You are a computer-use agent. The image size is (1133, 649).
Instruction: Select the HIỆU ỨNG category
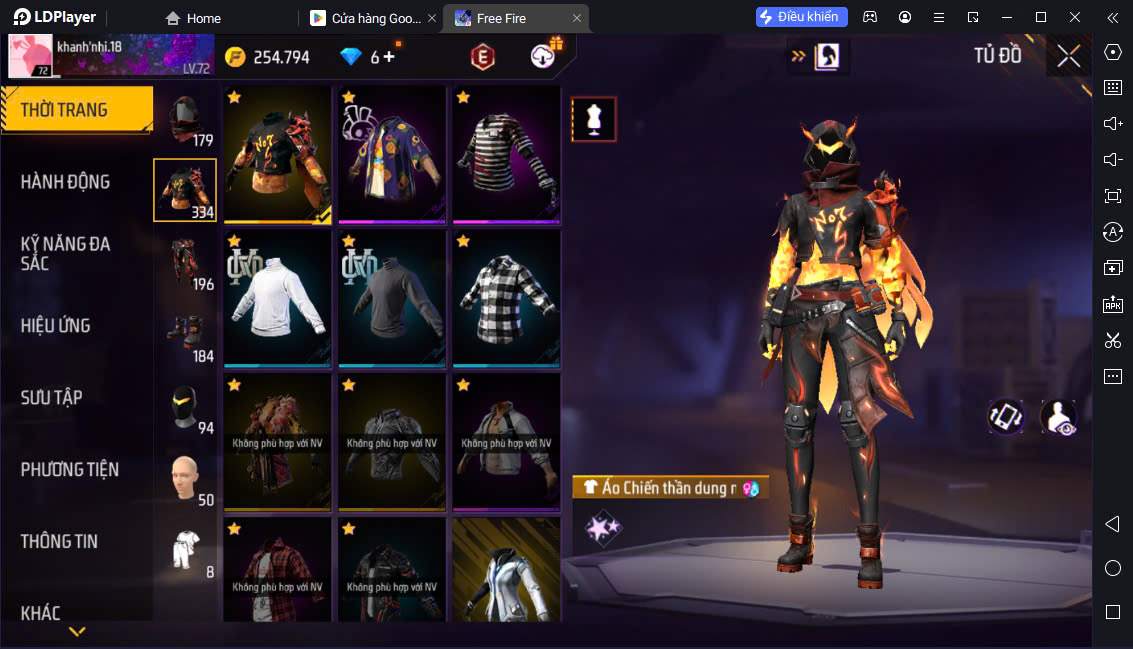[x=56, y=326]
